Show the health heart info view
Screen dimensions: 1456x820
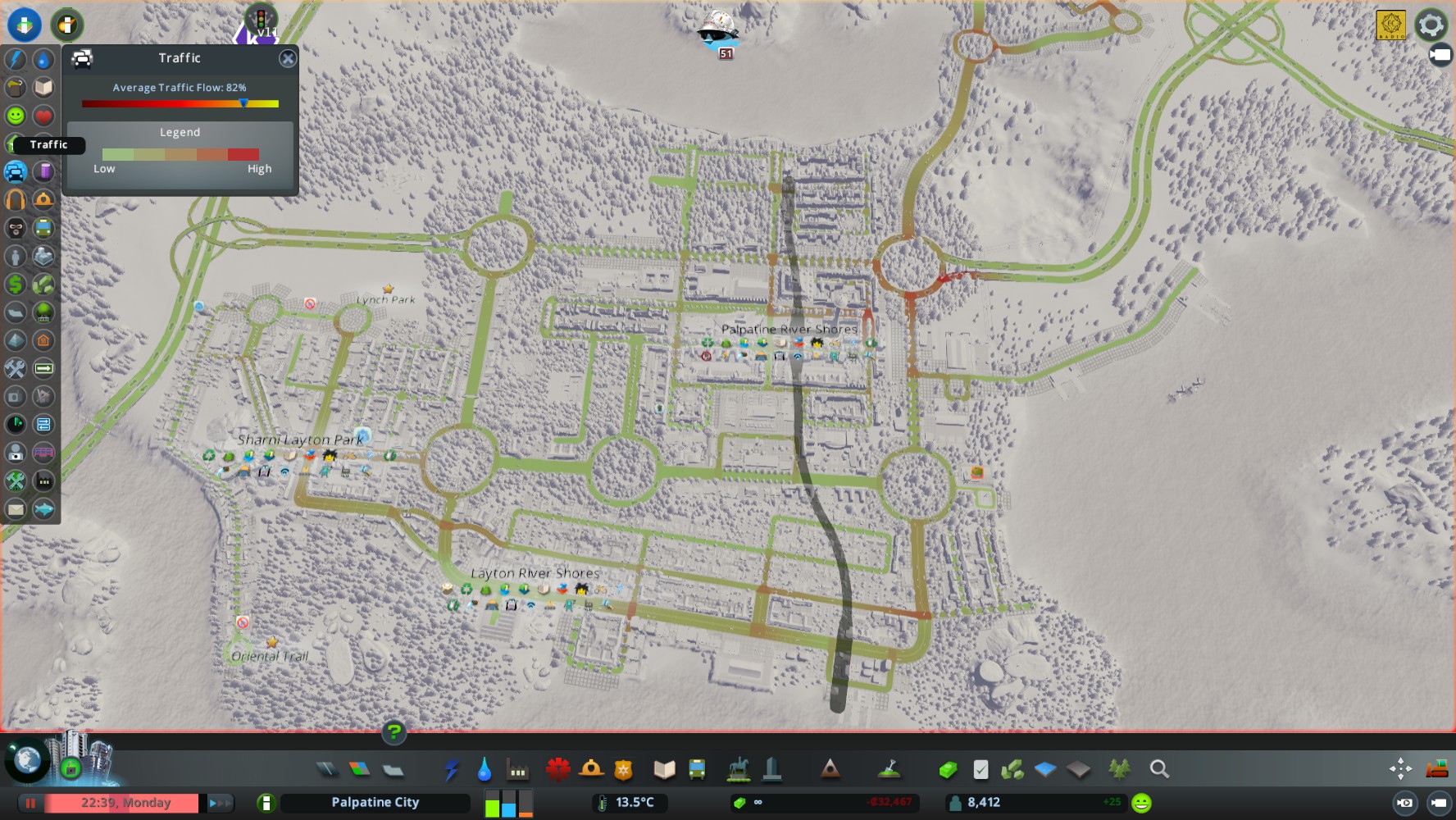point(43,116)
